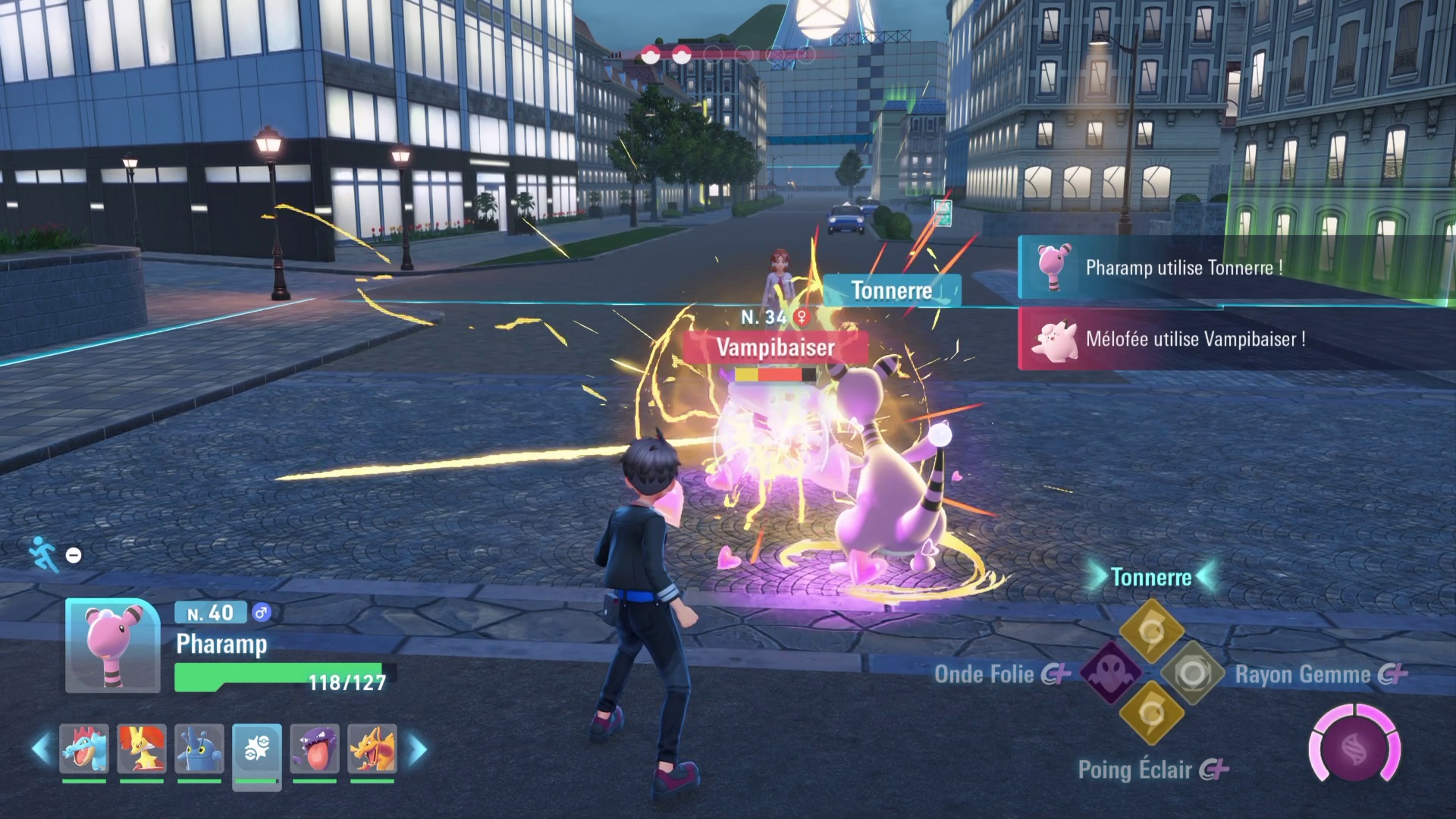
Task: Pick Charizard from the party bar
Action: pos(372,748)
